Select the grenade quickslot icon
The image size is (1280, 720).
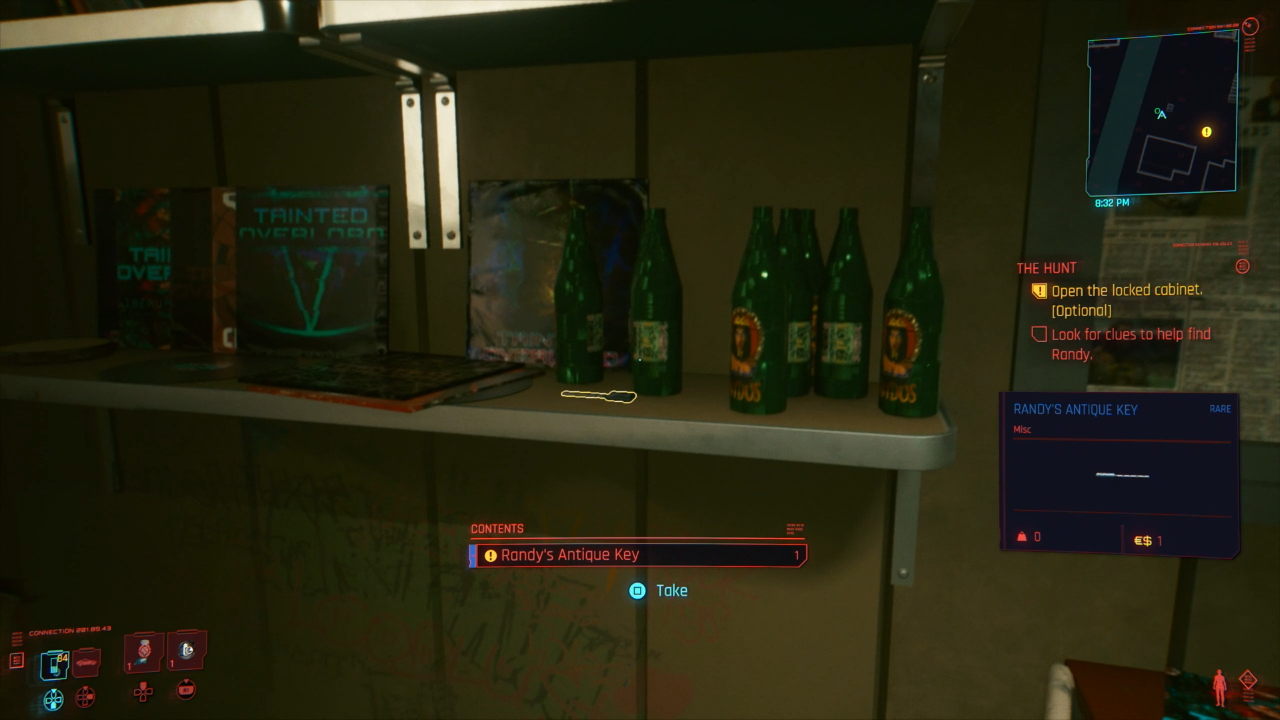pyautogui.click(x=187, y=653)
